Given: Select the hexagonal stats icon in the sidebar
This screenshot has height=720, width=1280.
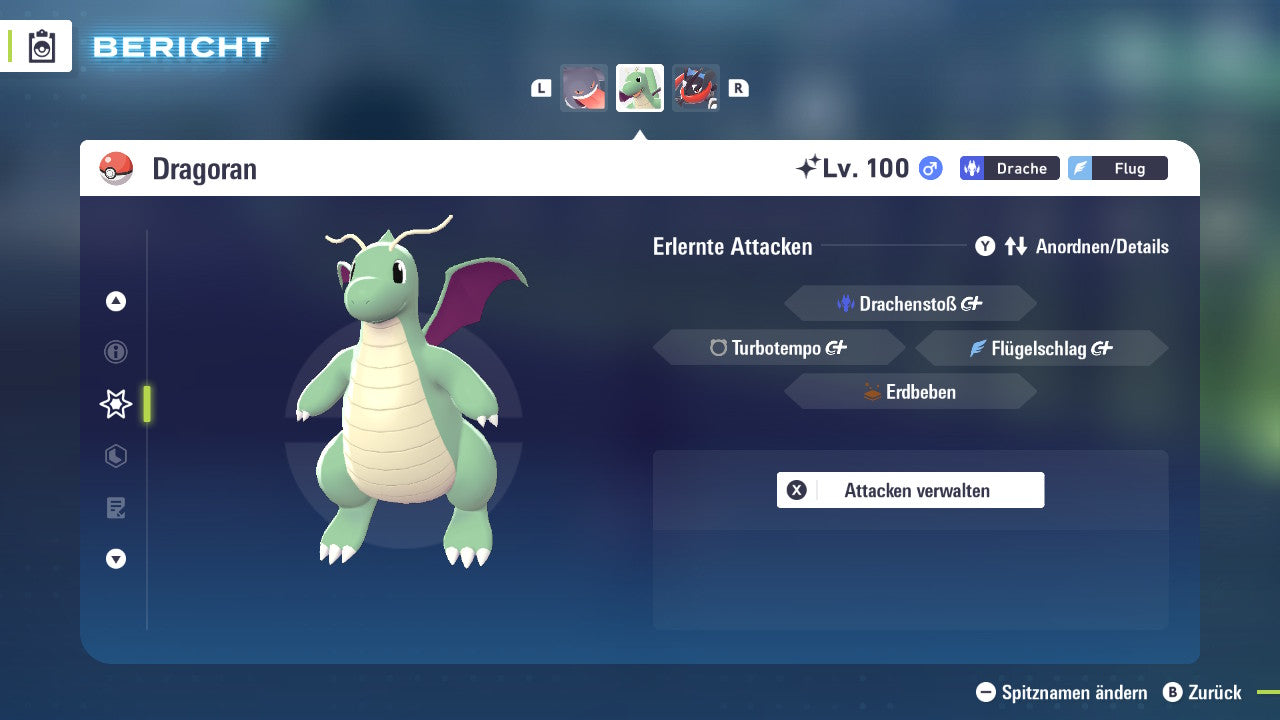Looking at the screenshot, I should click(x=115, y=456).
